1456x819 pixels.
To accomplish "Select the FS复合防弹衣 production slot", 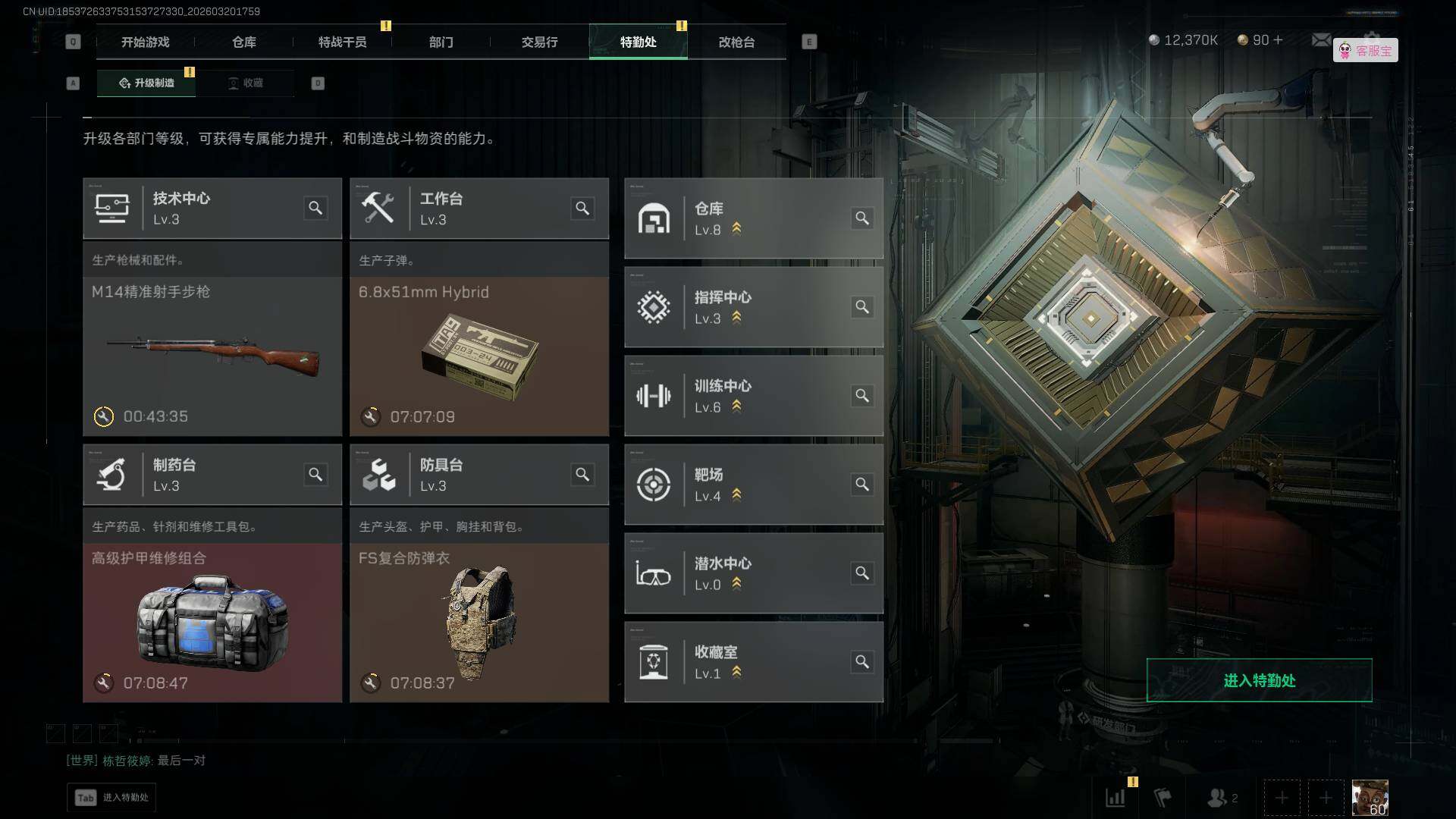I will (479, 622).
